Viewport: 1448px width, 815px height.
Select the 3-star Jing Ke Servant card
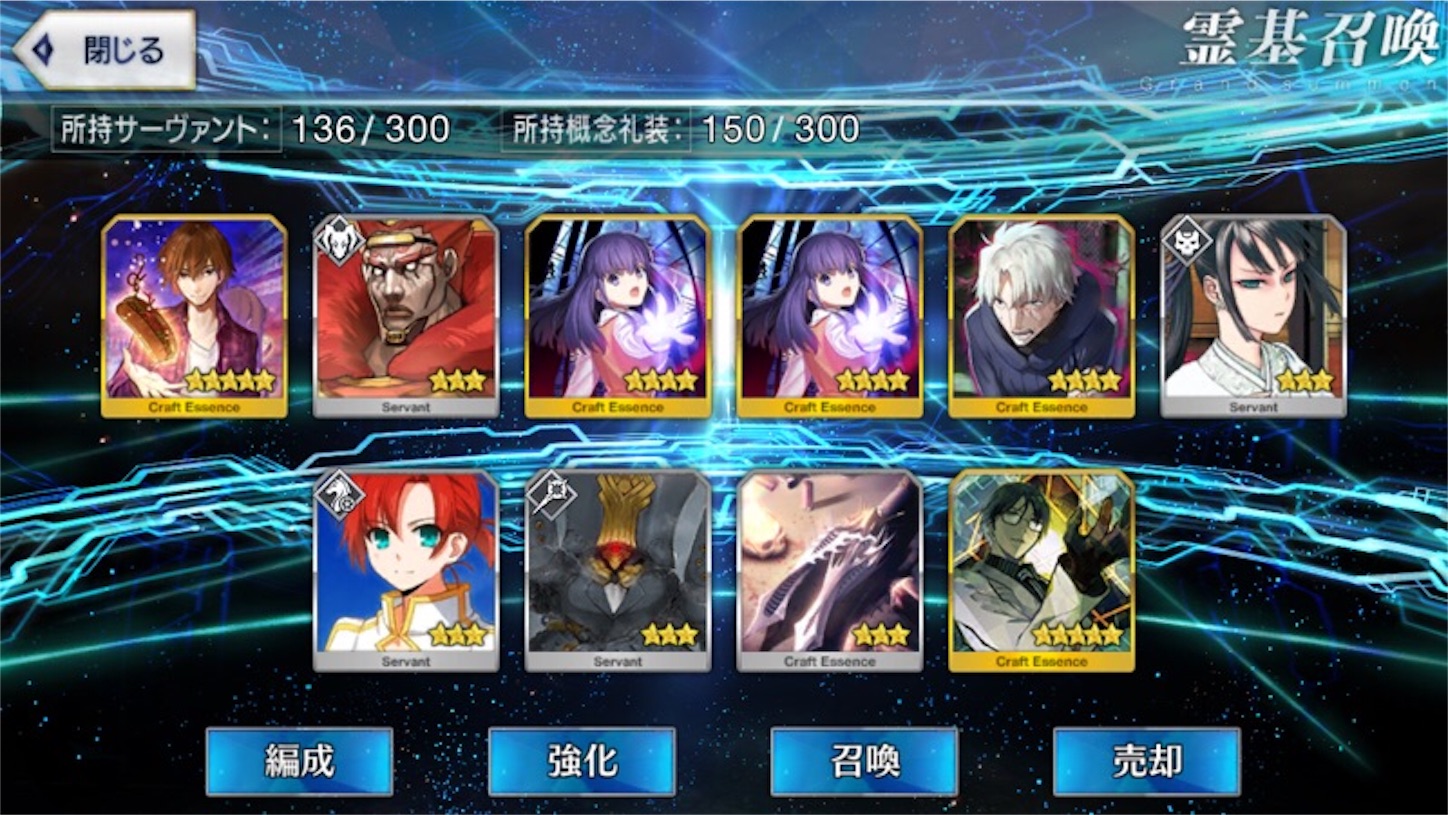1253,313
